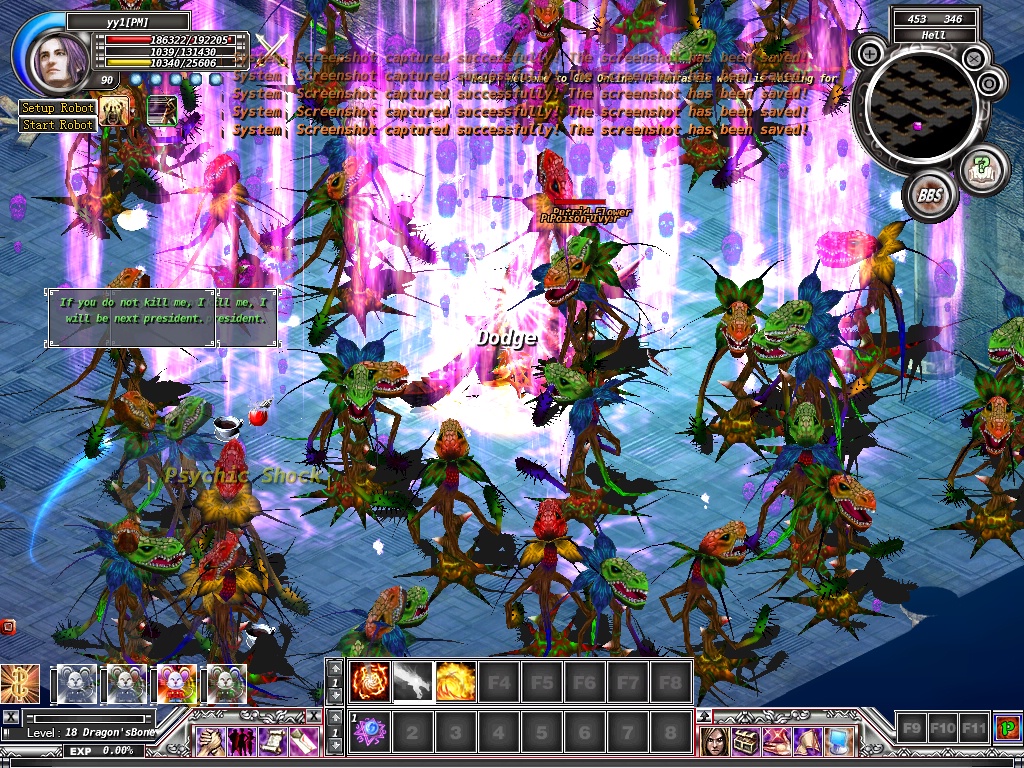Open the computer monitor system icon

coord(839,741)
